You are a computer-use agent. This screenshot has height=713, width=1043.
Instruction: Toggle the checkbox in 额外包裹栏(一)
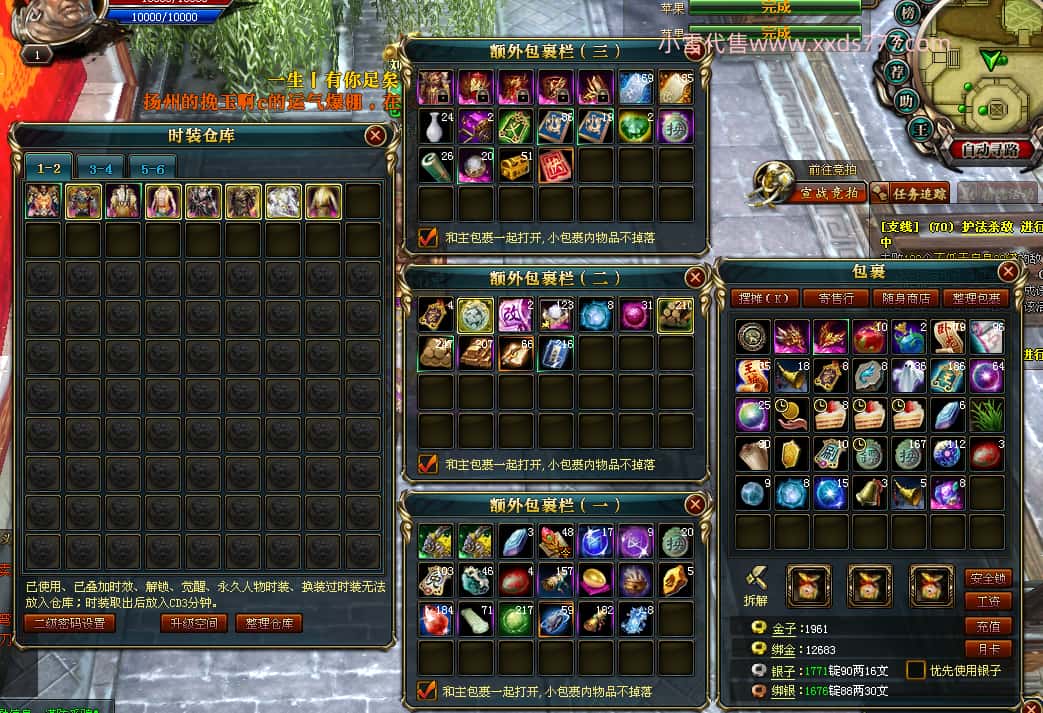[x=428, y=691]
